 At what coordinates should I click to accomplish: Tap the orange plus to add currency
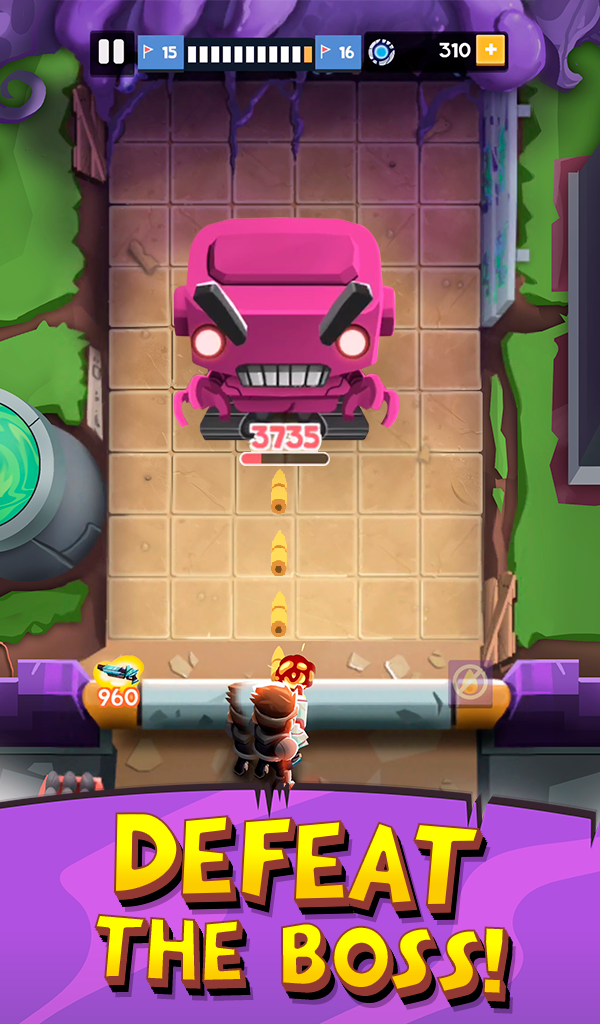coord(491,50)
